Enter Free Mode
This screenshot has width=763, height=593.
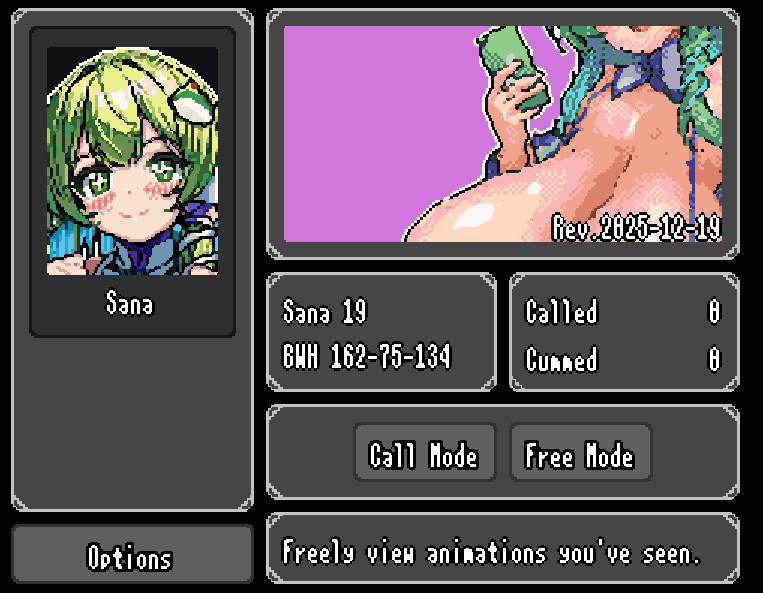(580, 456)
